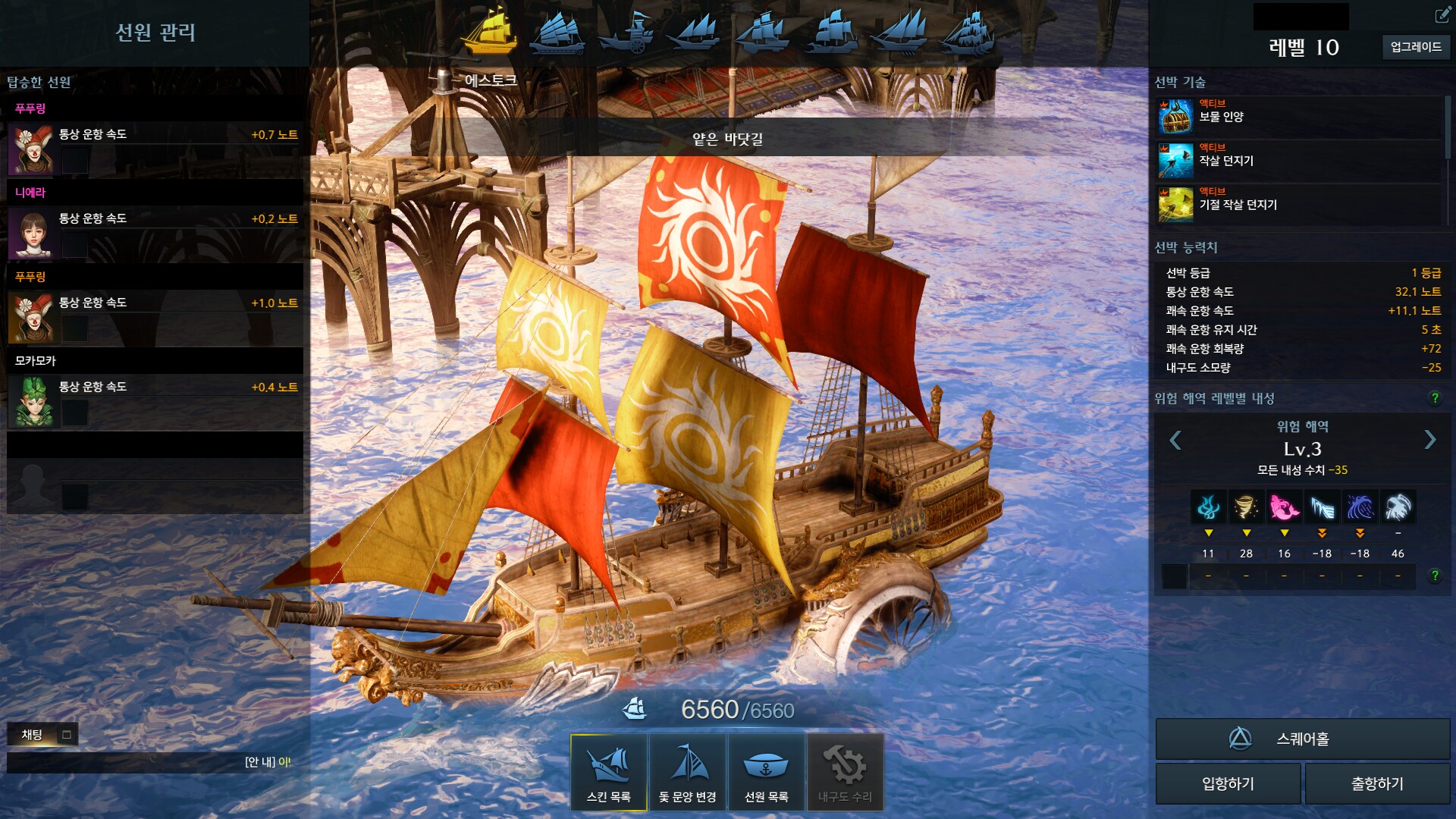The height and width of the screenshot is (819, 1456).
Task: Open help for 위험 해역 레벨별 내성
Action: [1434, 398]
